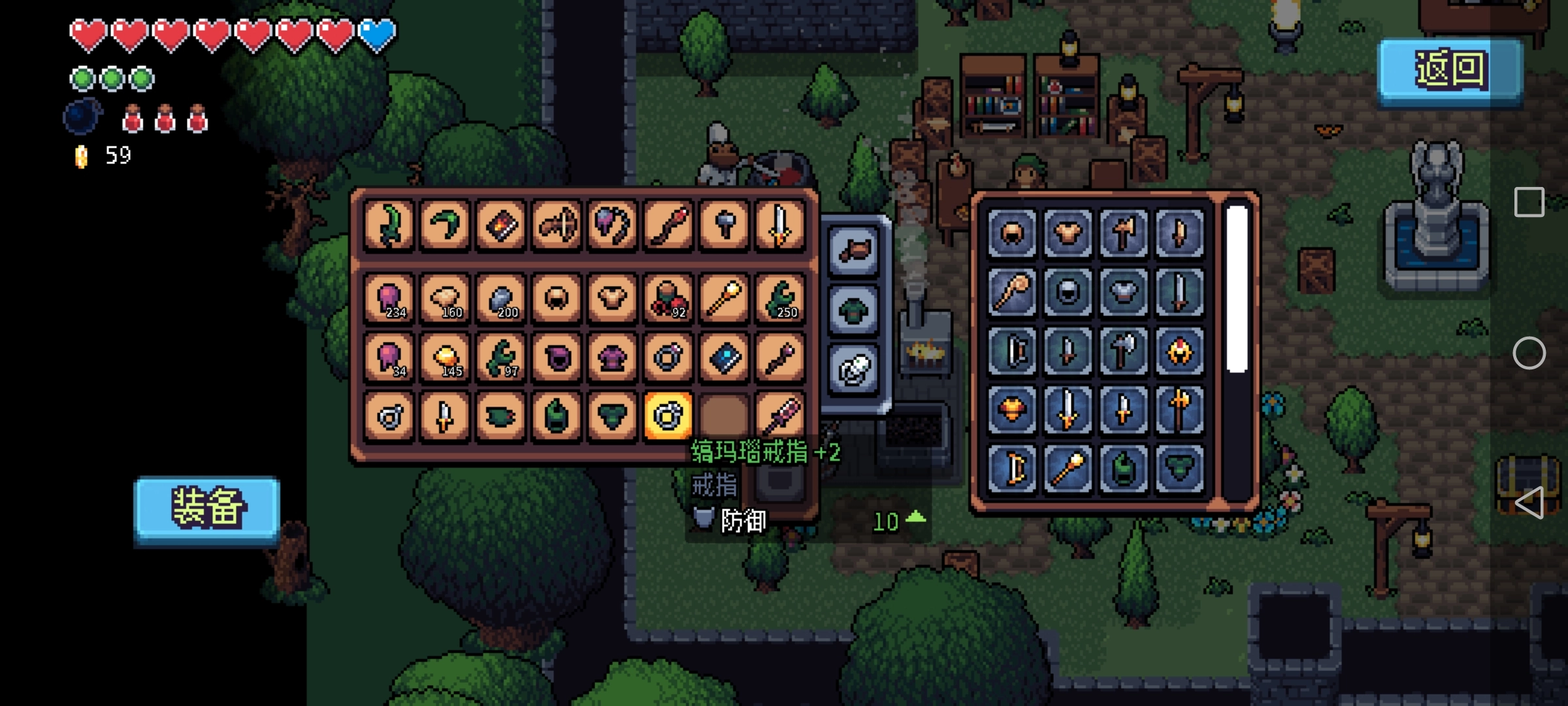Choose the golden halberd in the forge list
The height and width of the screenshot is (706, 1568).
tap(1179, 410)
